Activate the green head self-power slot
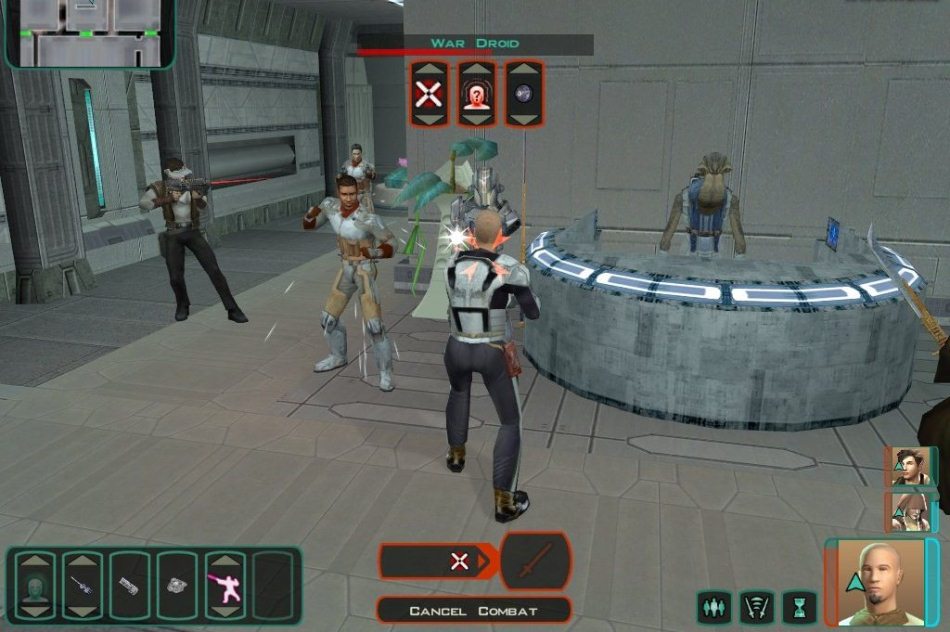Image resolution: width=950 pixels, height=632 pixels. pyautogui.click(x=35, y=584)
